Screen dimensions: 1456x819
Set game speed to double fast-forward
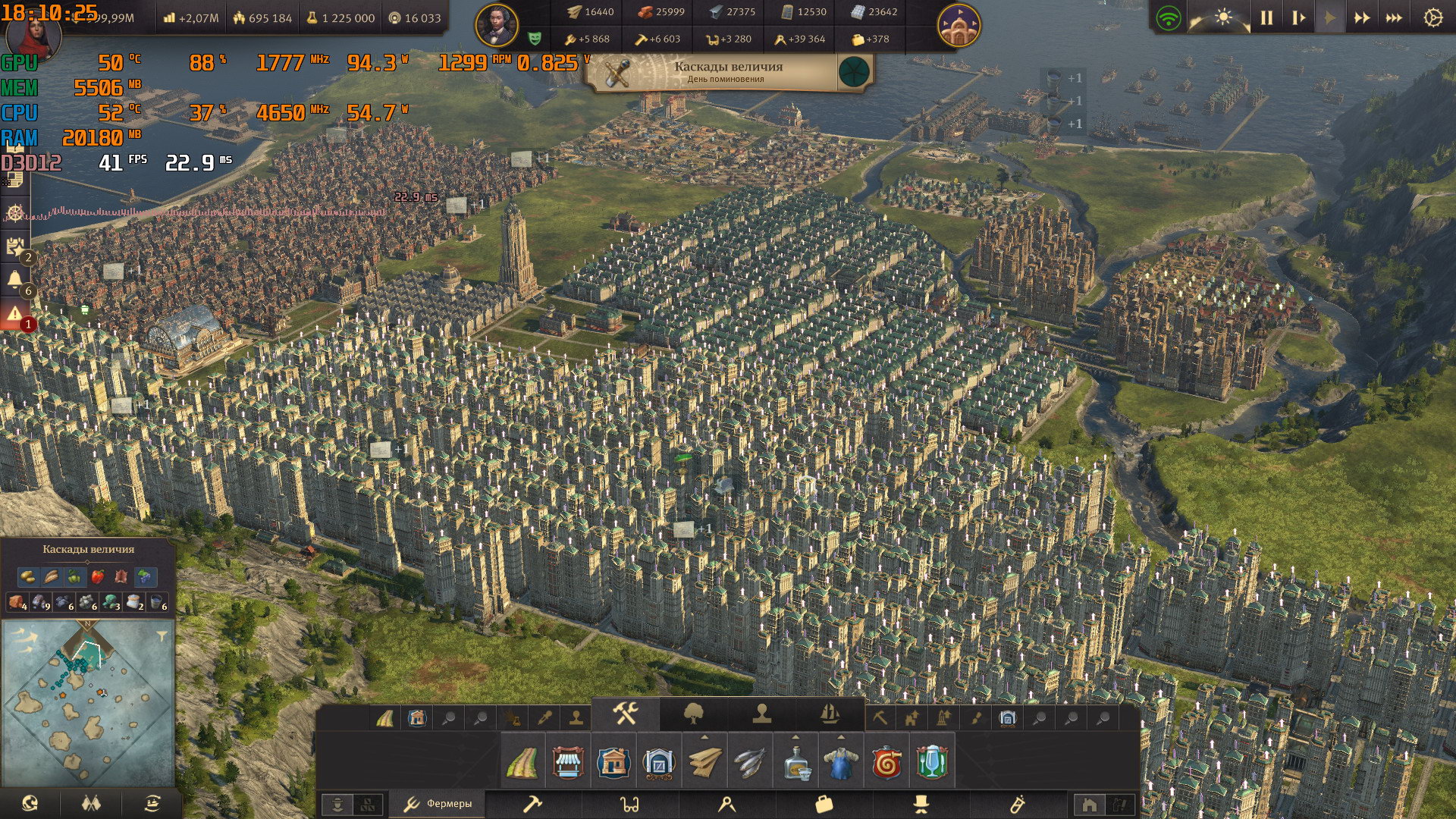(1362, 17)
